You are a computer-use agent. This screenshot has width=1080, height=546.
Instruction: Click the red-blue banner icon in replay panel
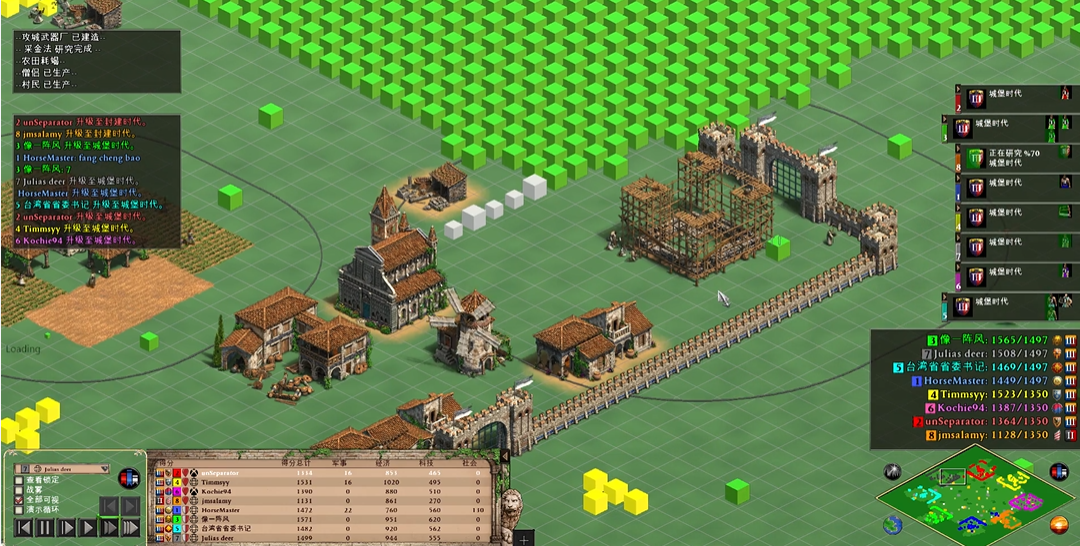(x=128, y=478)
